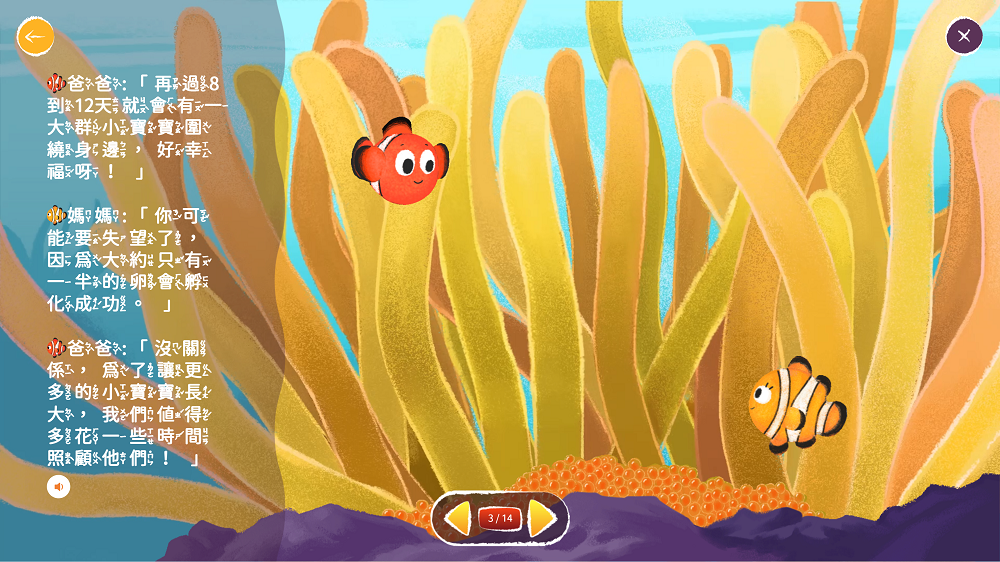
Task: Go back using the orange arrow button
Action: (35, 37)
